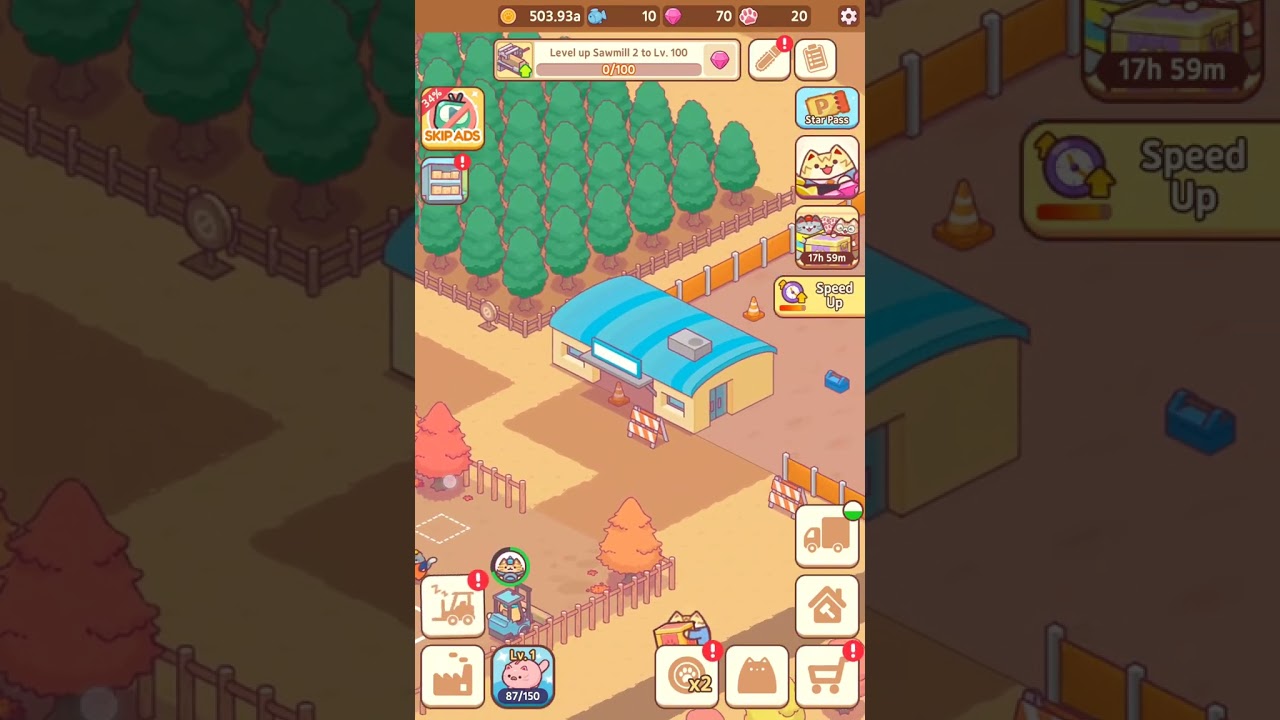Open the shopping cart shop
This screenshot has width=1280, height=720.
pos(827,677)
